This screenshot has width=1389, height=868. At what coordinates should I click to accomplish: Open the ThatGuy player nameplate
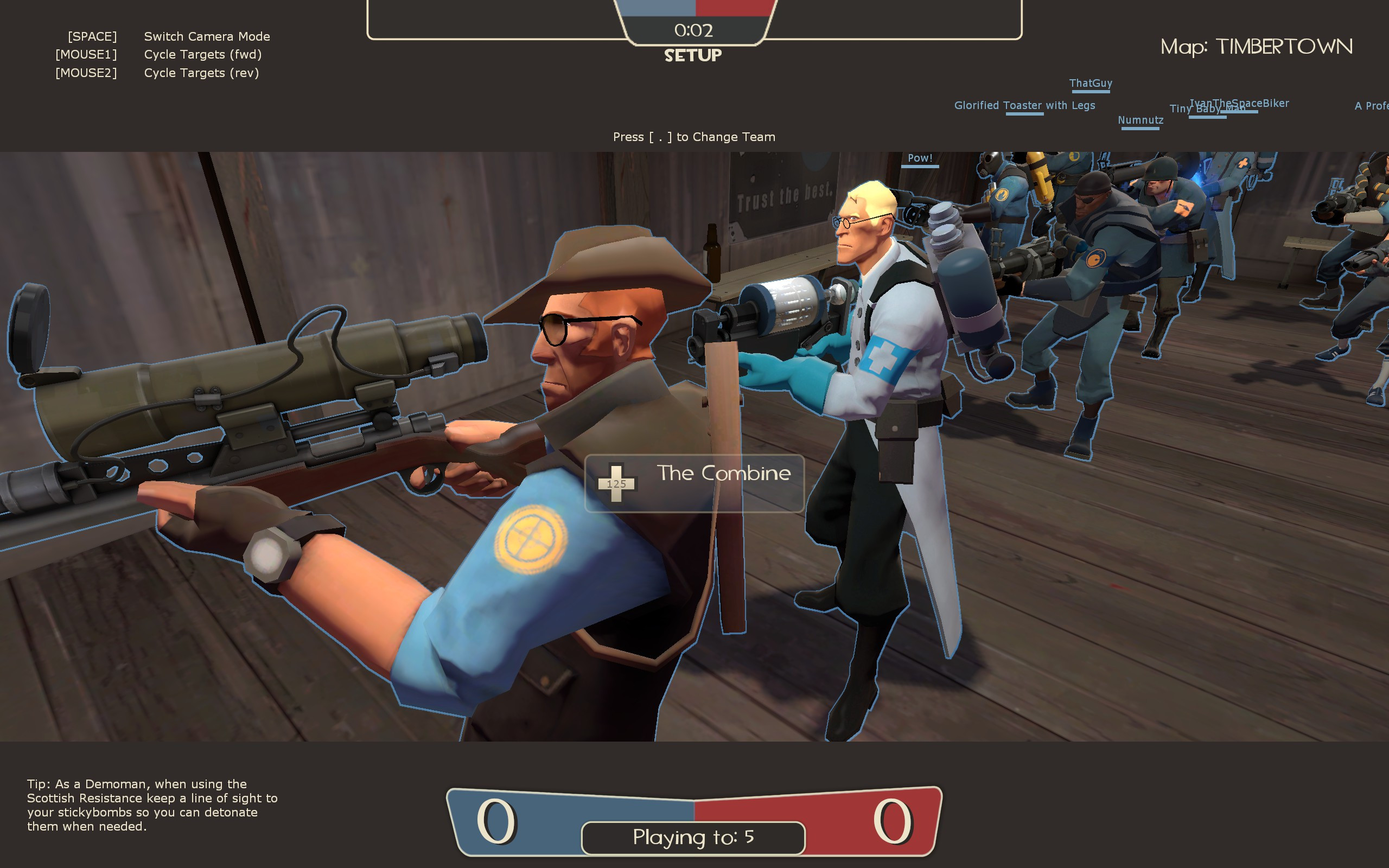1090,82
